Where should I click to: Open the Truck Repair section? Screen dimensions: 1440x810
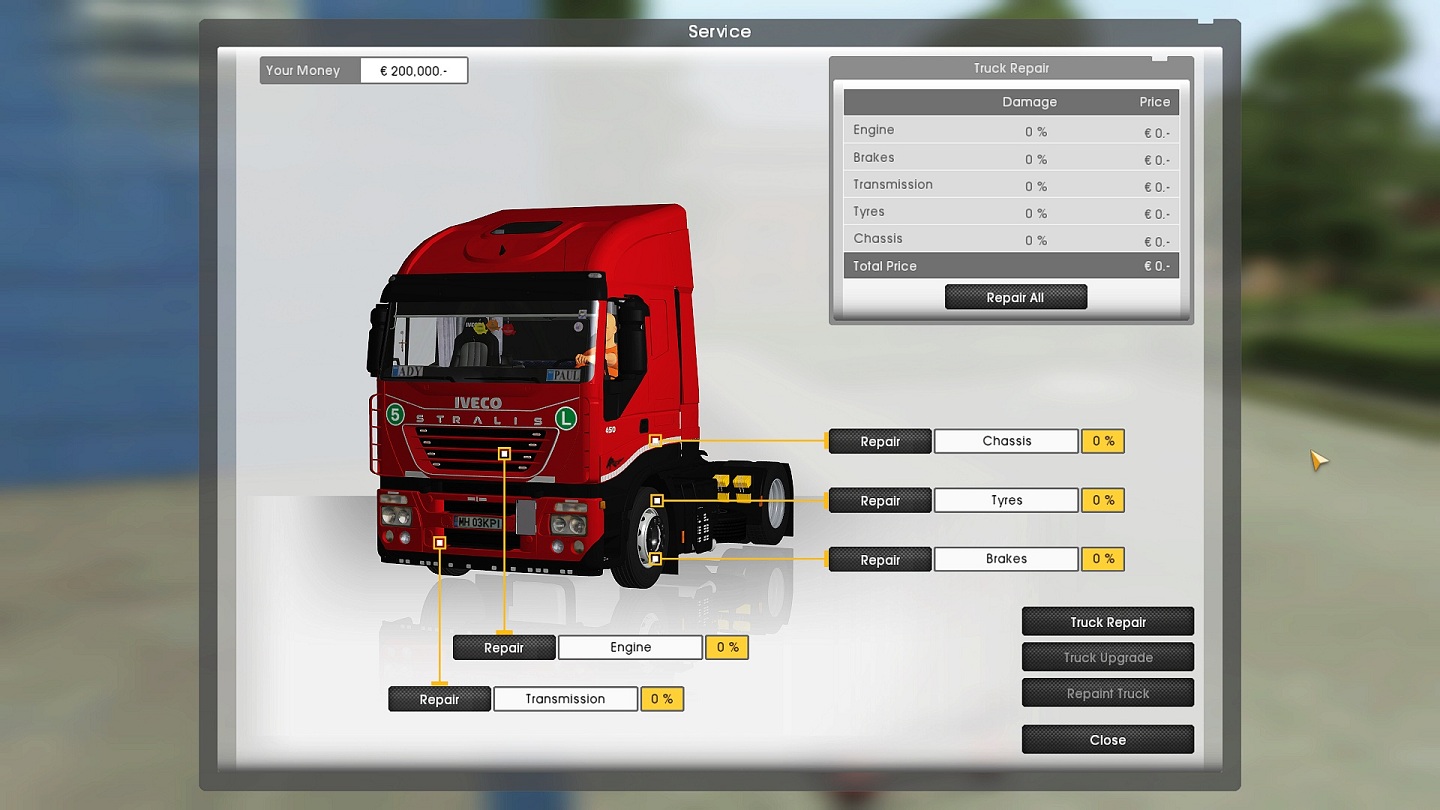[1107, 622]
